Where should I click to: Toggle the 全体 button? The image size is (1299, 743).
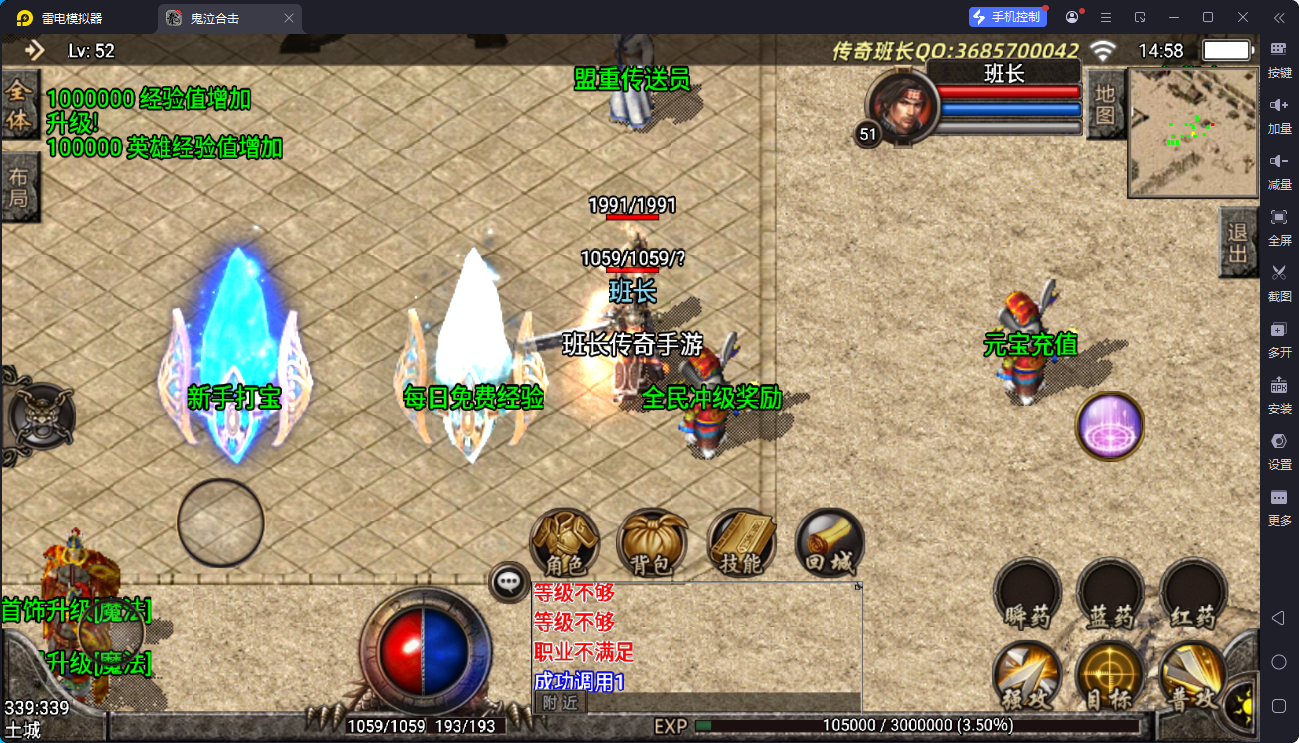coord(19,106)
